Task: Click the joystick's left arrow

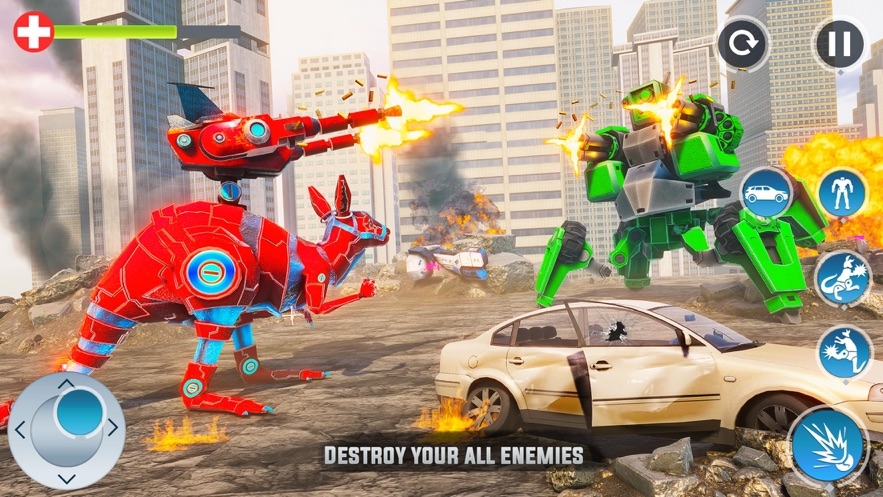Action: point(19,430)
